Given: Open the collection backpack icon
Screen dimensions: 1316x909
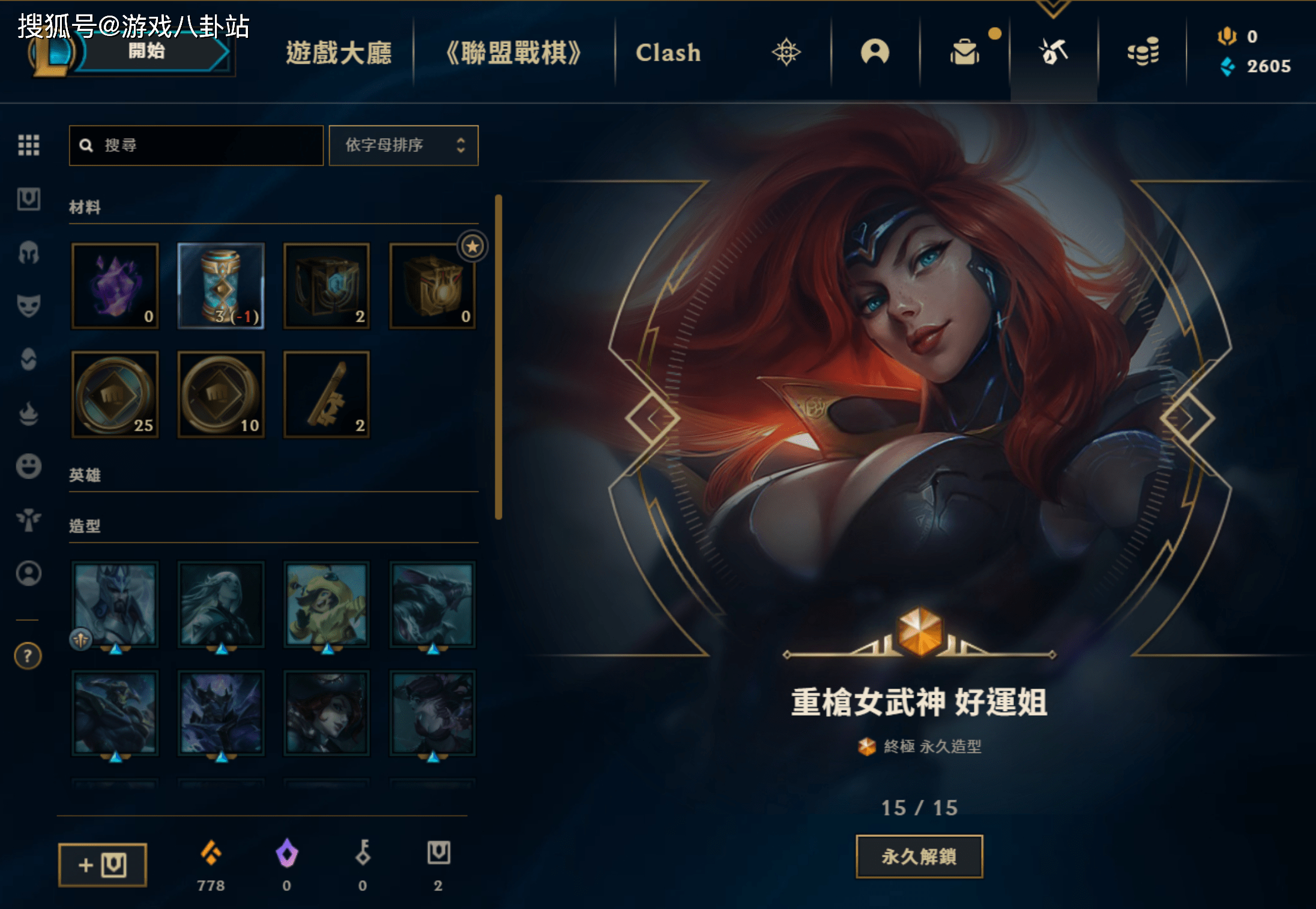Looking at the screenshot, I should tap(965, 52).
